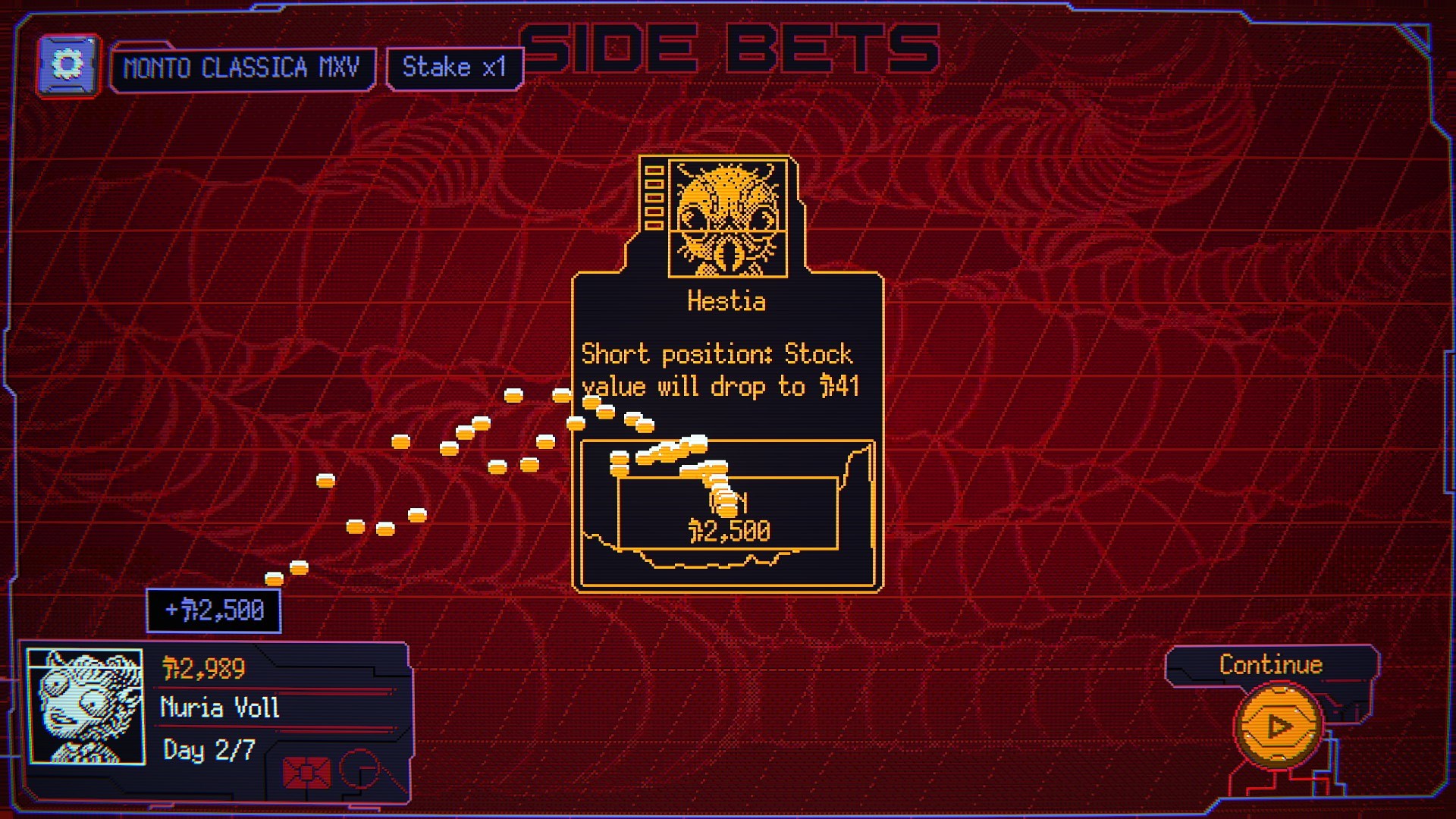Toggle the +2,500 winnings notification
This screenshot has height=819, width=1456.
[x=213, y=609]
